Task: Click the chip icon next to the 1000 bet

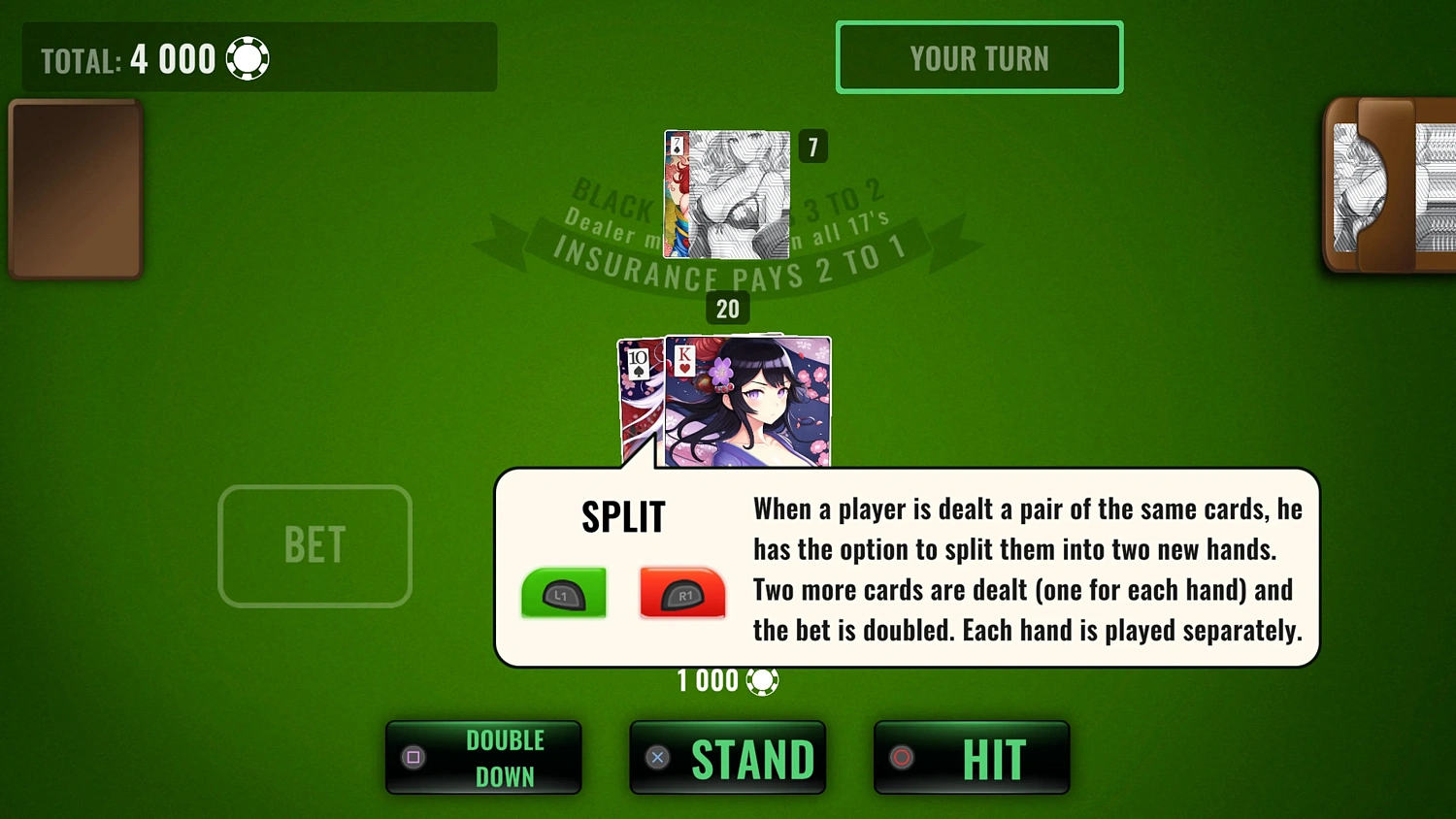Action: [x=763, y=680]
